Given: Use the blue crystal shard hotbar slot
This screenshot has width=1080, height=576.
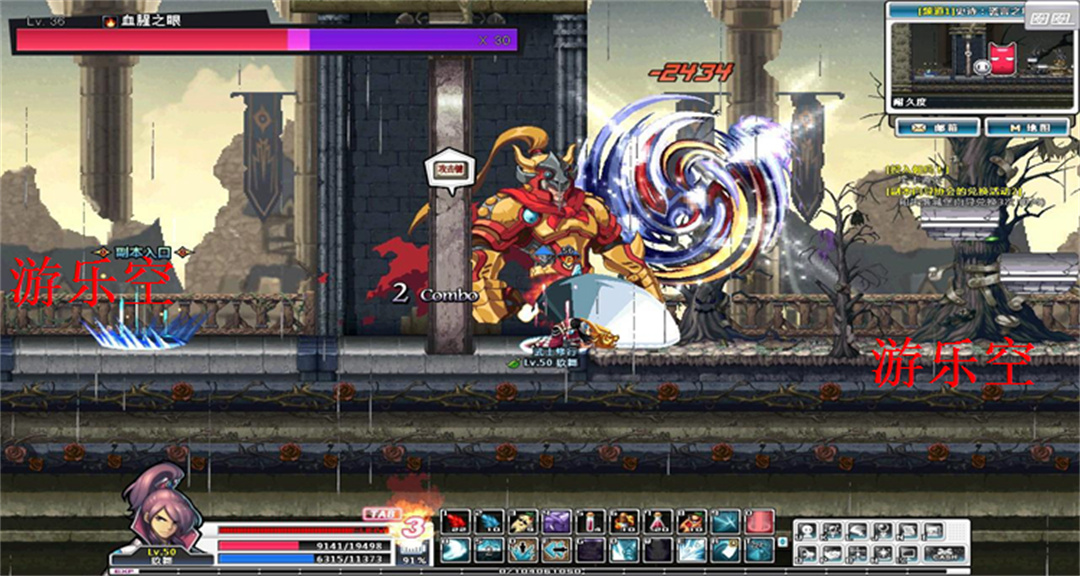Looking at the screenshot, I should click(490, 521).
